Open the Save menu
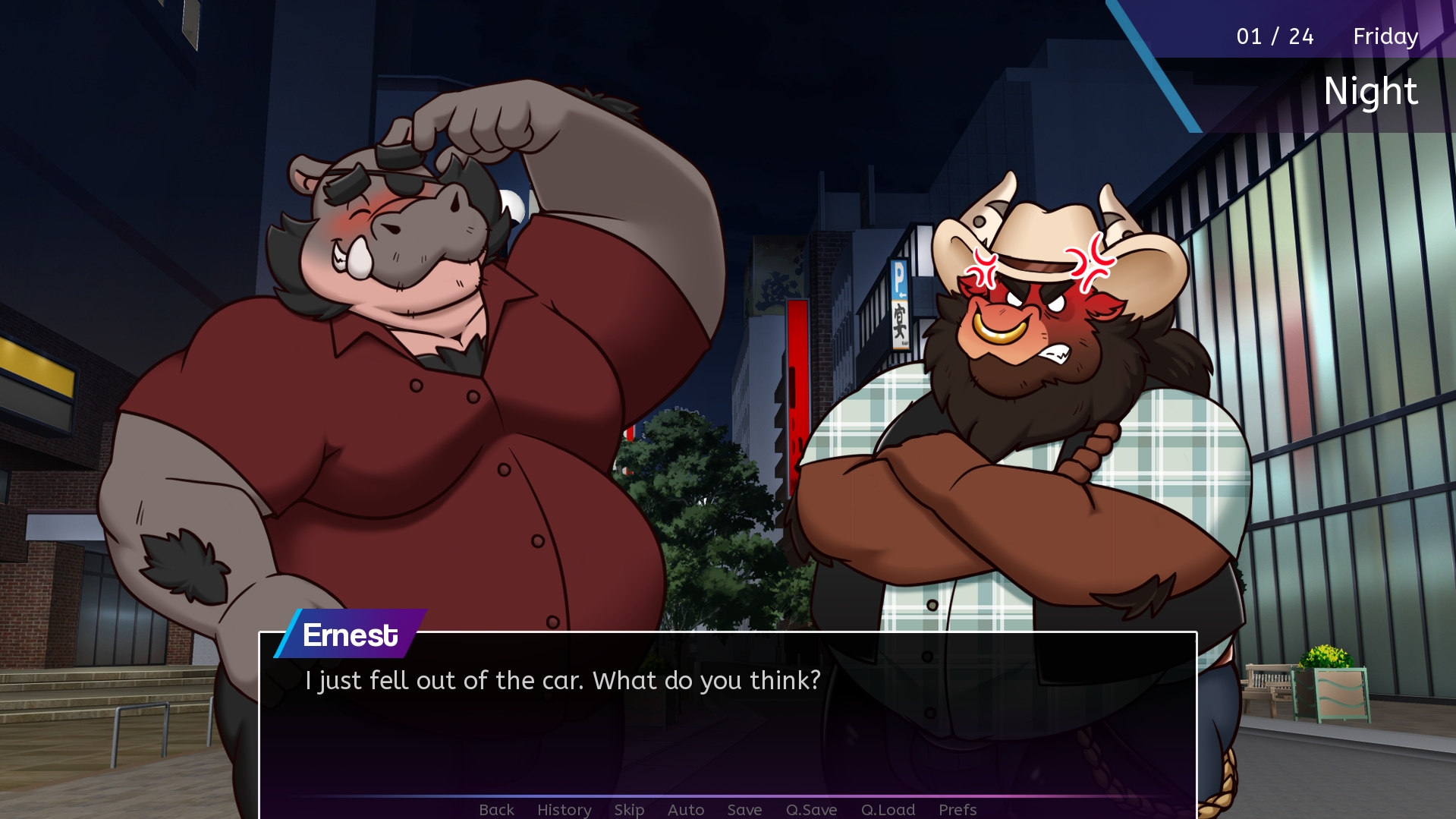This screenshot has width=1456, height=819. point(744,810)
